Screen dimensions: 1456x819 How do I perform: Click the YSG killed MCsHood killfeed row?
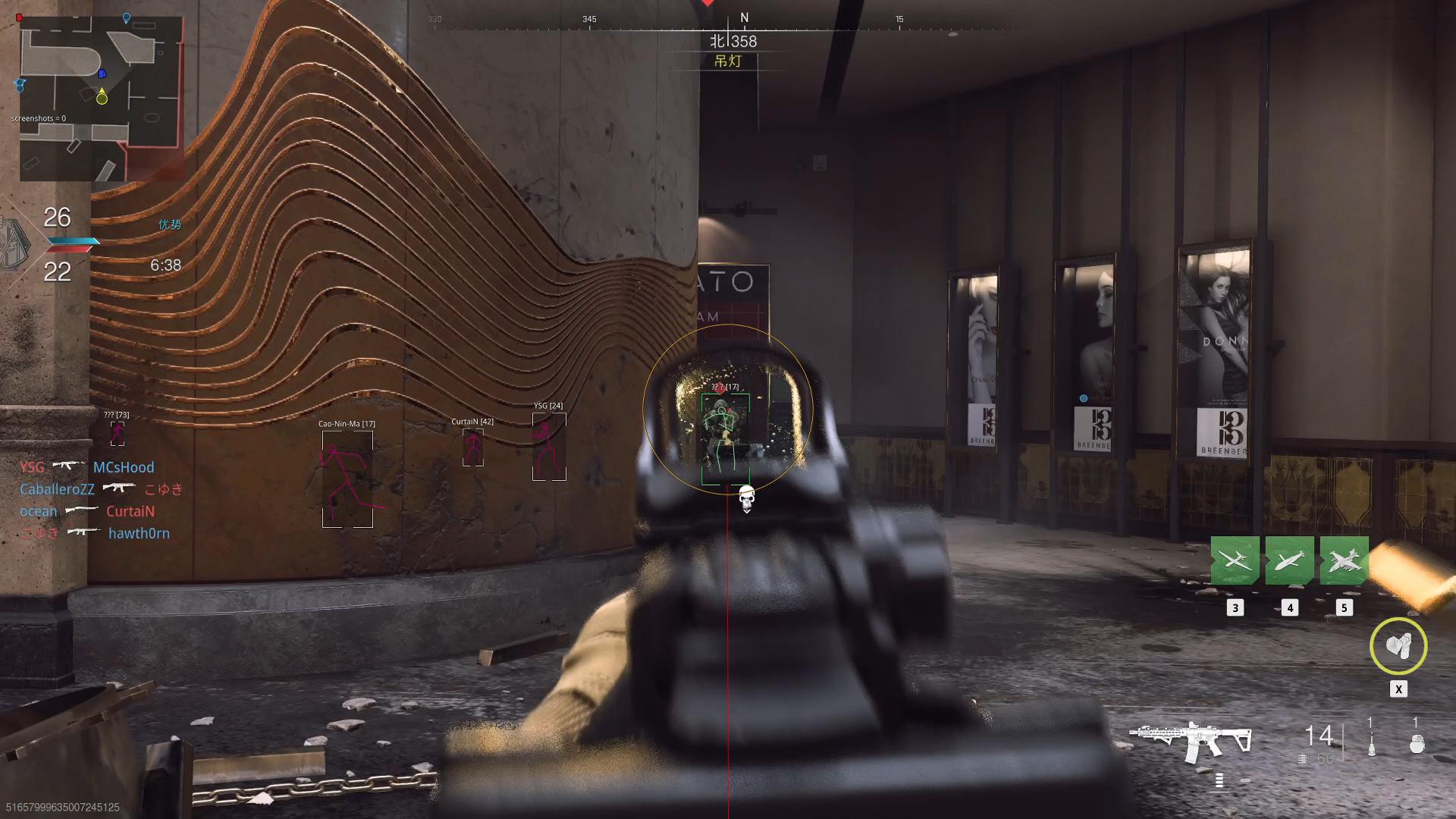point(87,467)
